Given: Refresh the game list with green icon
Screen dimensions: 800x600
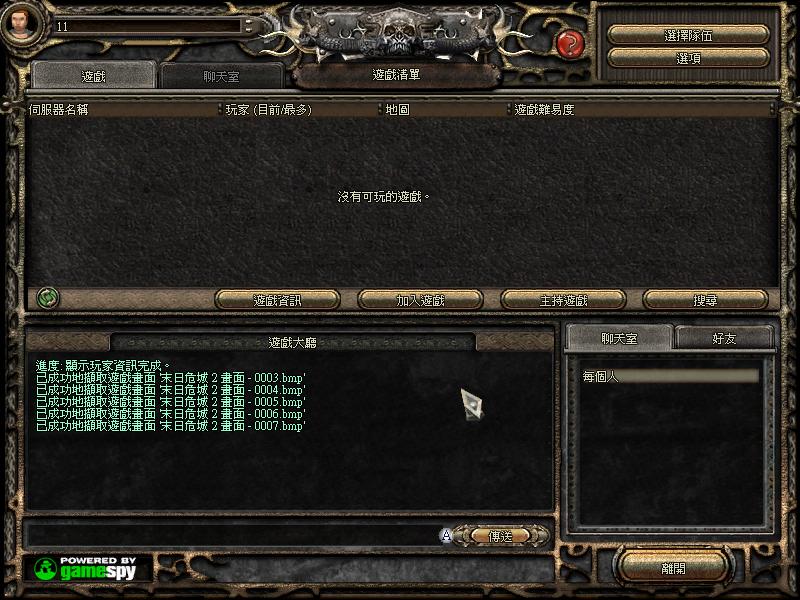Looking at the screenshot, I should pyautogui.click(x=47, y=298).
